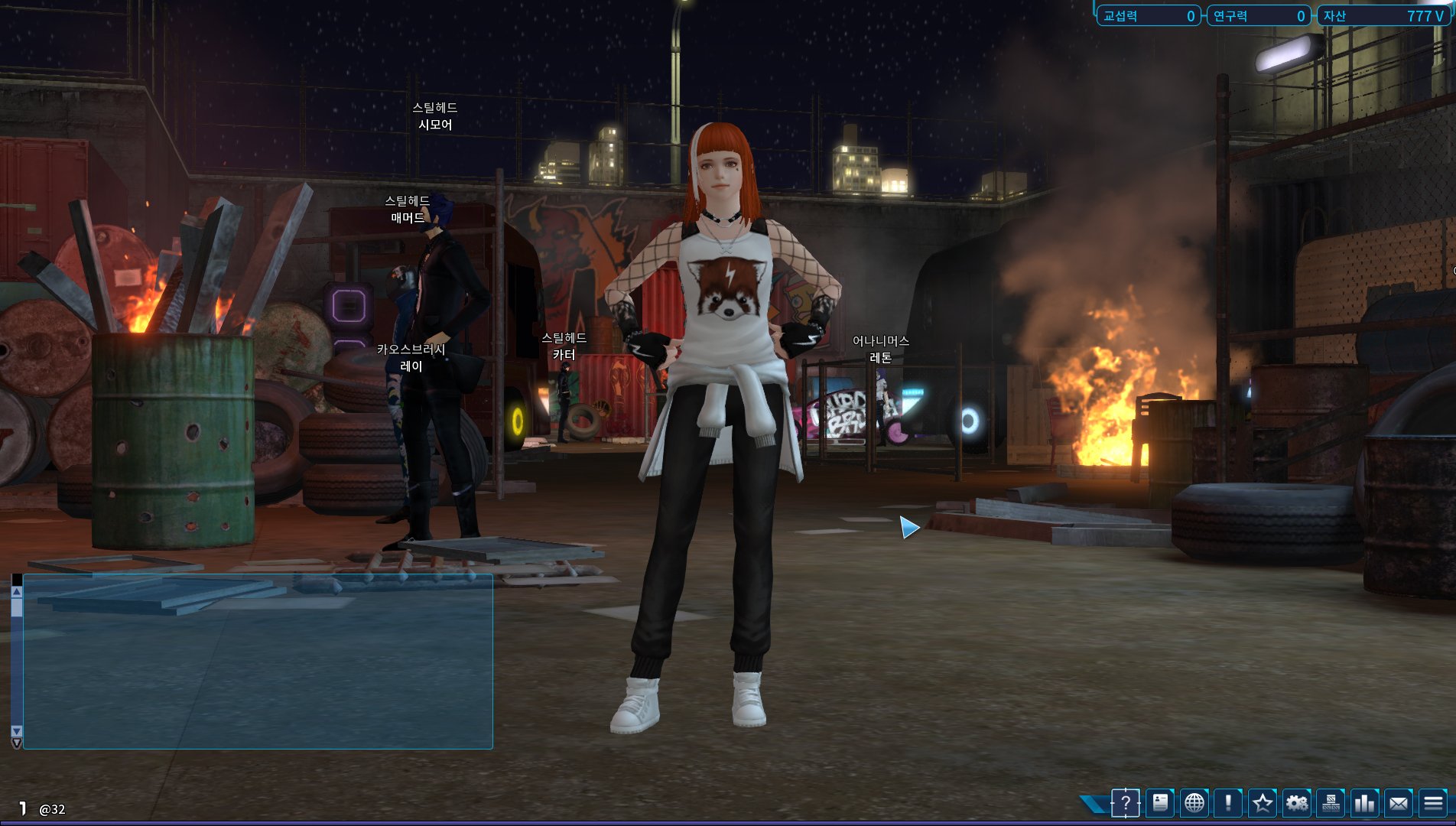The height and width of the screenshot is (826, 1456).
Task: Click the exclamation mark notice icon
Action: pyautogui.click(x=1228, y=803)
